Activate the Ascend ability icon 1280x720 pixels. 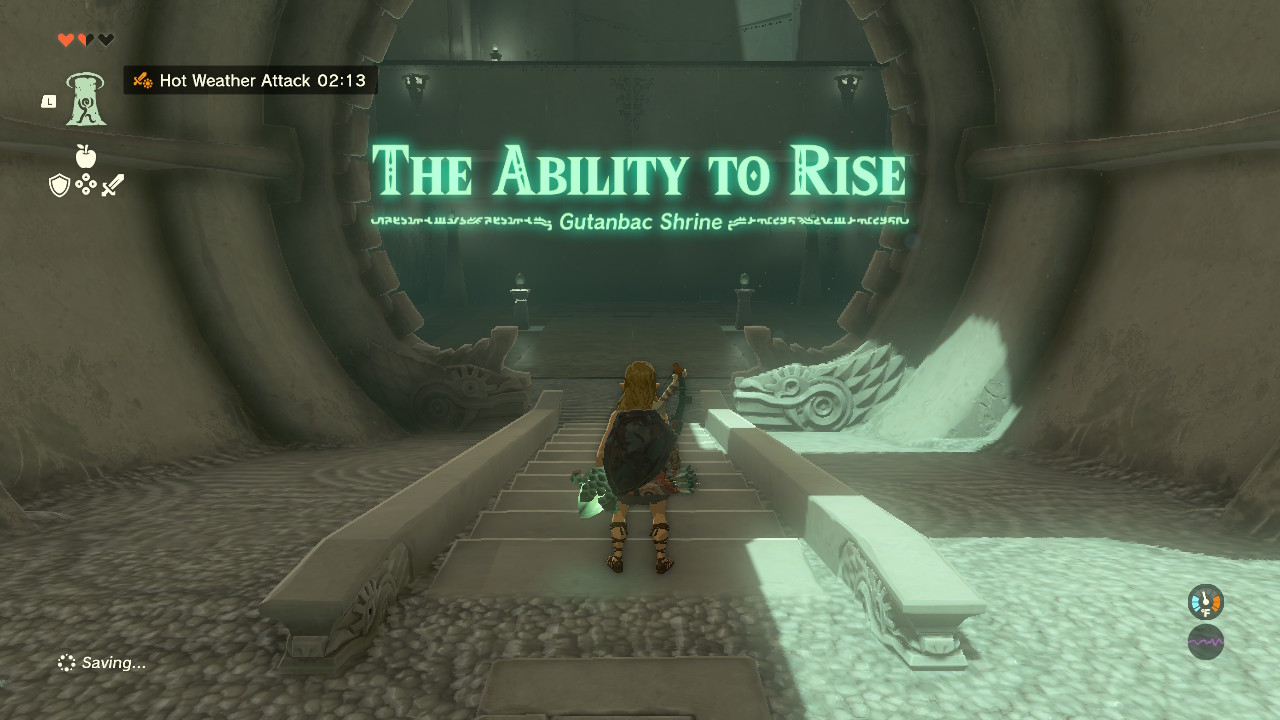(86, 101)
